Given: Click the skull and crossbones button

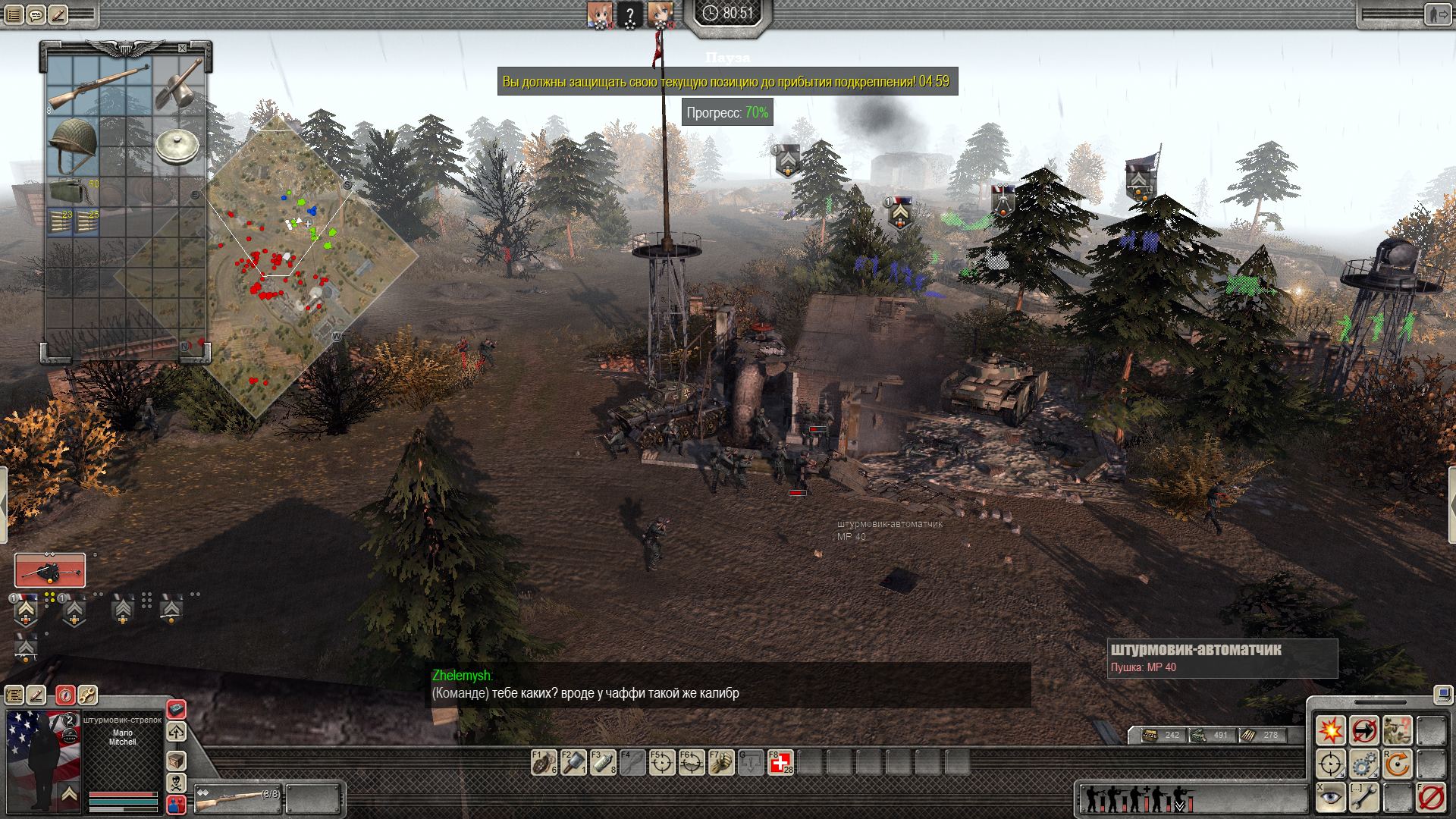Looking at the screenshot, I should coord(176,783).
